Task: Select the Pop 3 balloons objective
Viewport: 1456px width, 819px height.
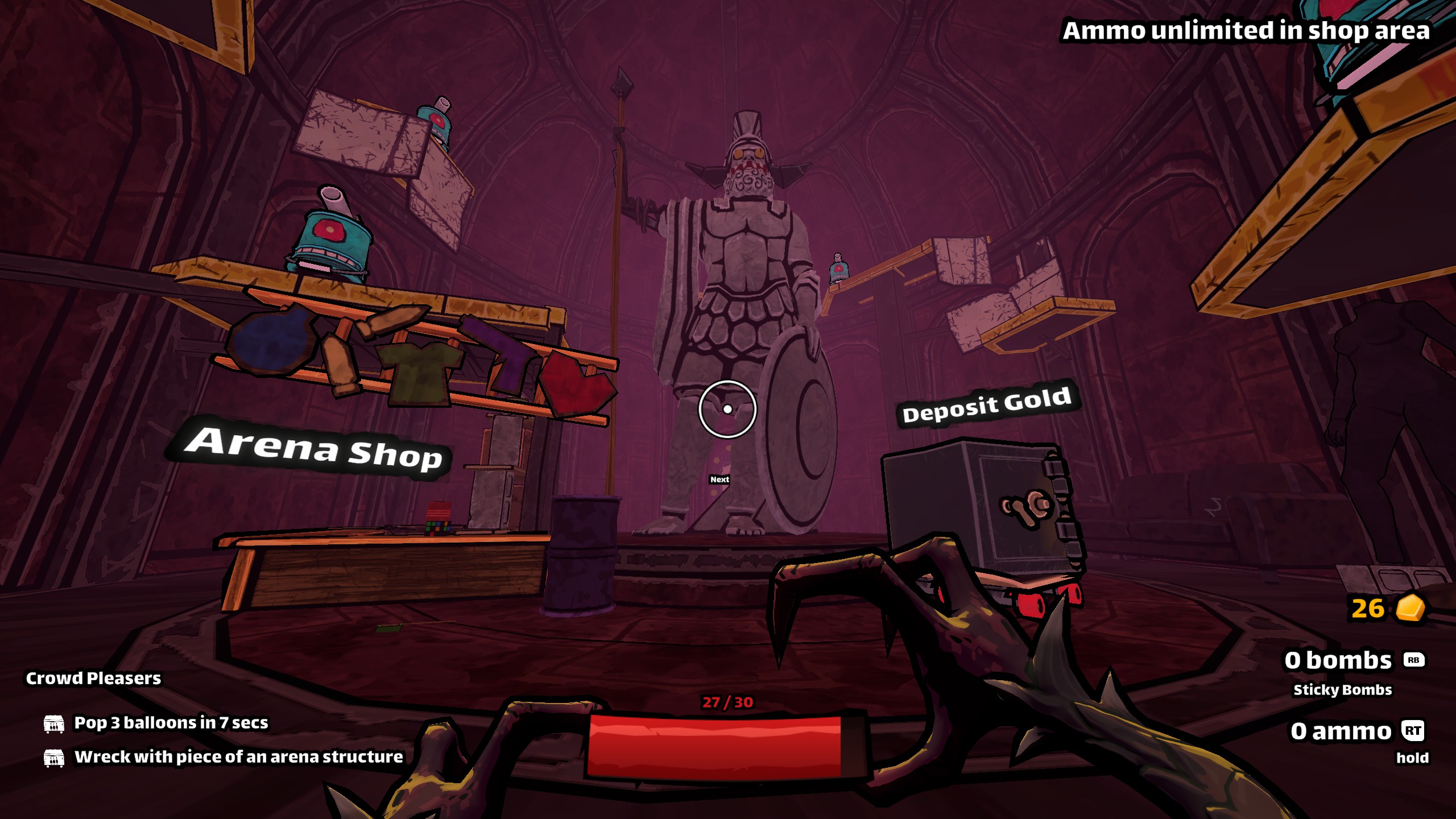Action: pos(171,723)
